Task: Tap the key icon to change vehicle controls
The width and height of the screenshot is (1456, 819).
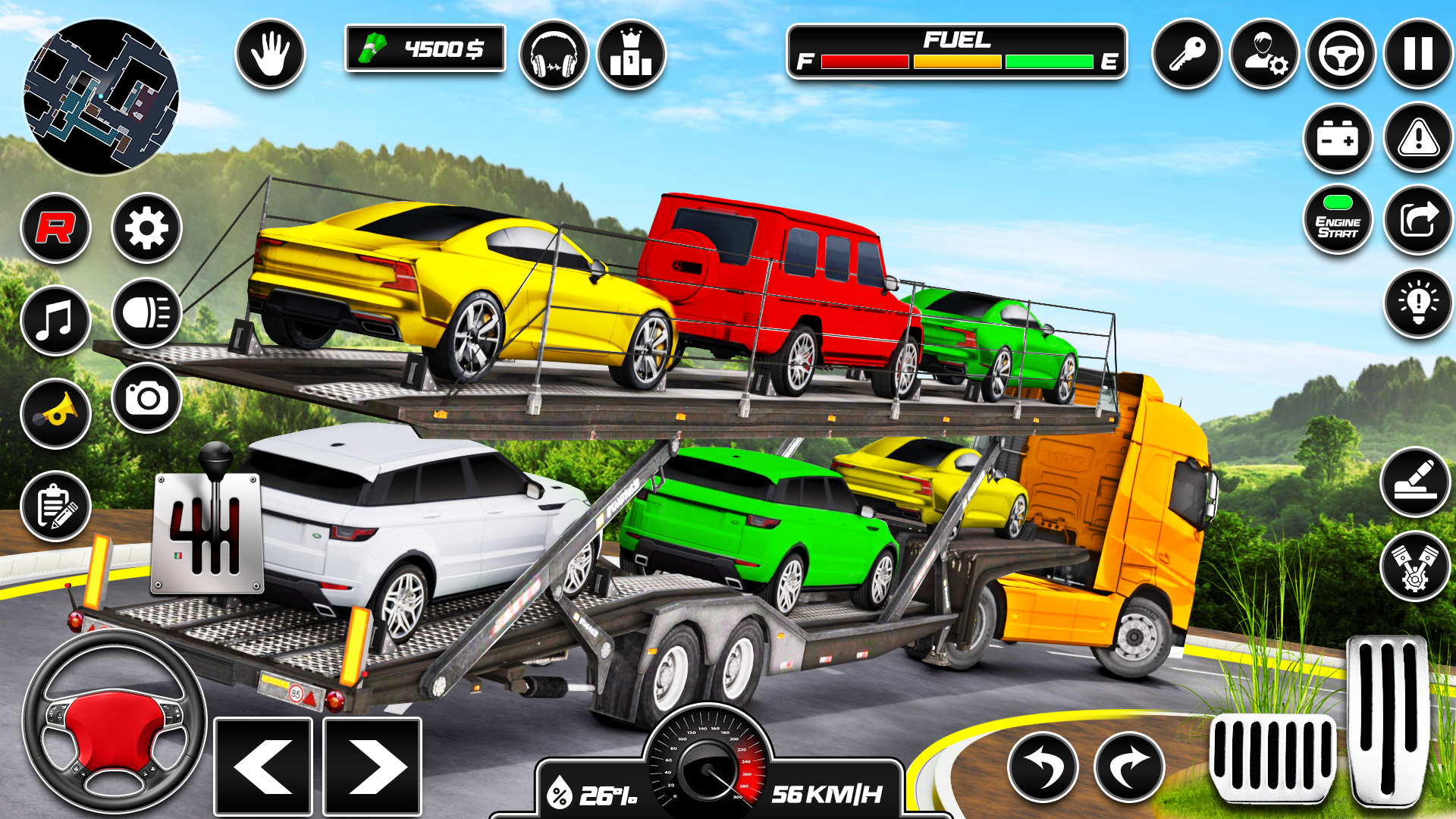Action: point(1190,54)
